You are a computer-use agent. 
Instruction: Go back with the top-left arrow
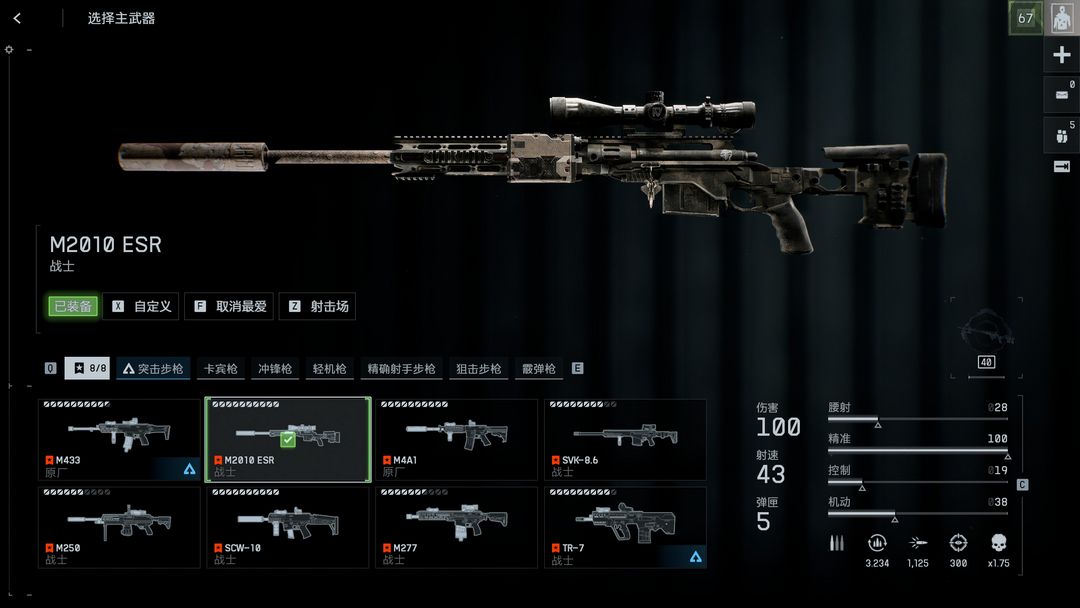[x=17, y=18]
